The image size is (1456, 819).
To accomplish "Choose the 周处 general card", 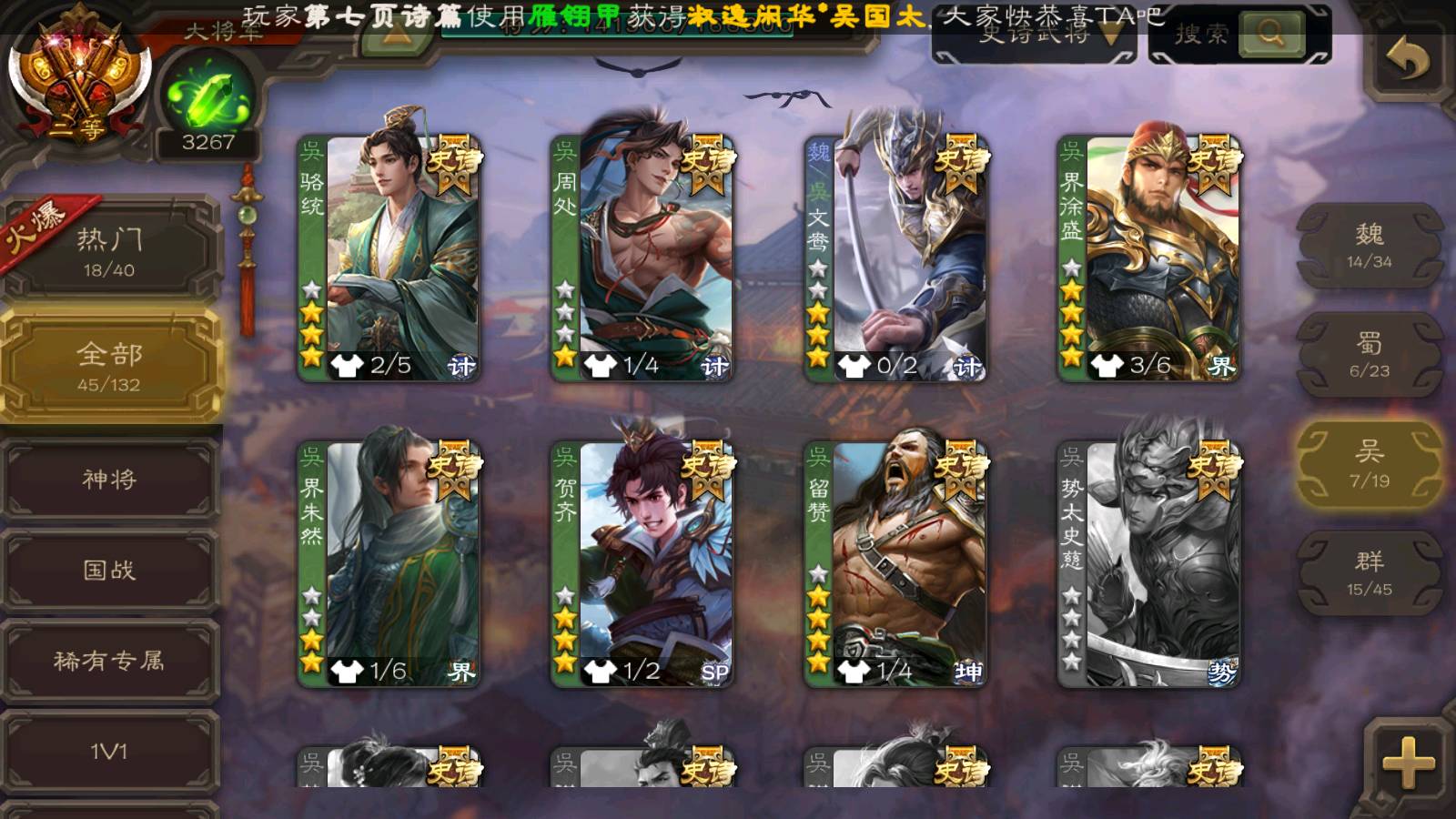I will point(642,258).
